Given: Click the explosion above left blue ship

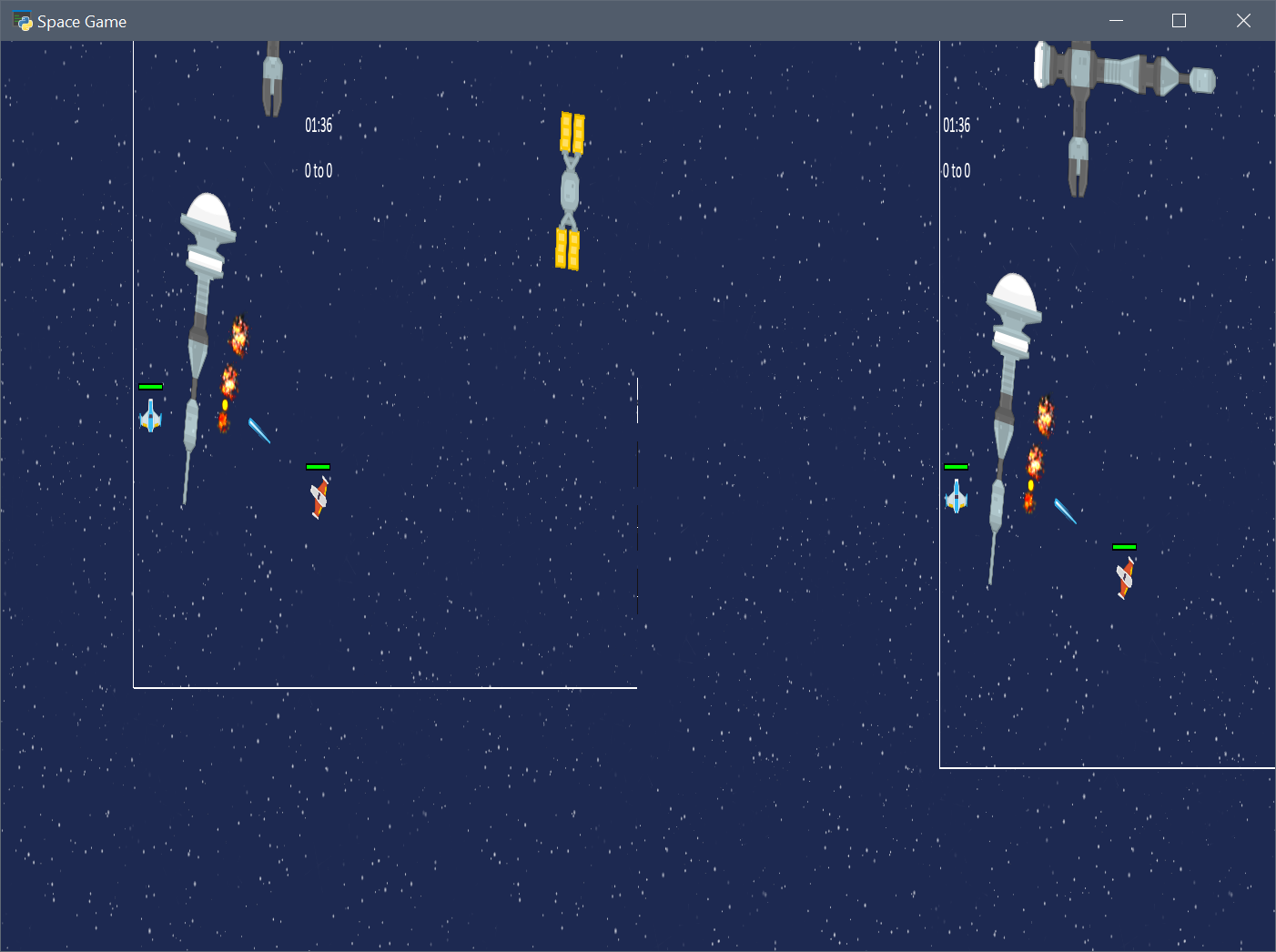Looking at the screenshot, I should [239, 335].
